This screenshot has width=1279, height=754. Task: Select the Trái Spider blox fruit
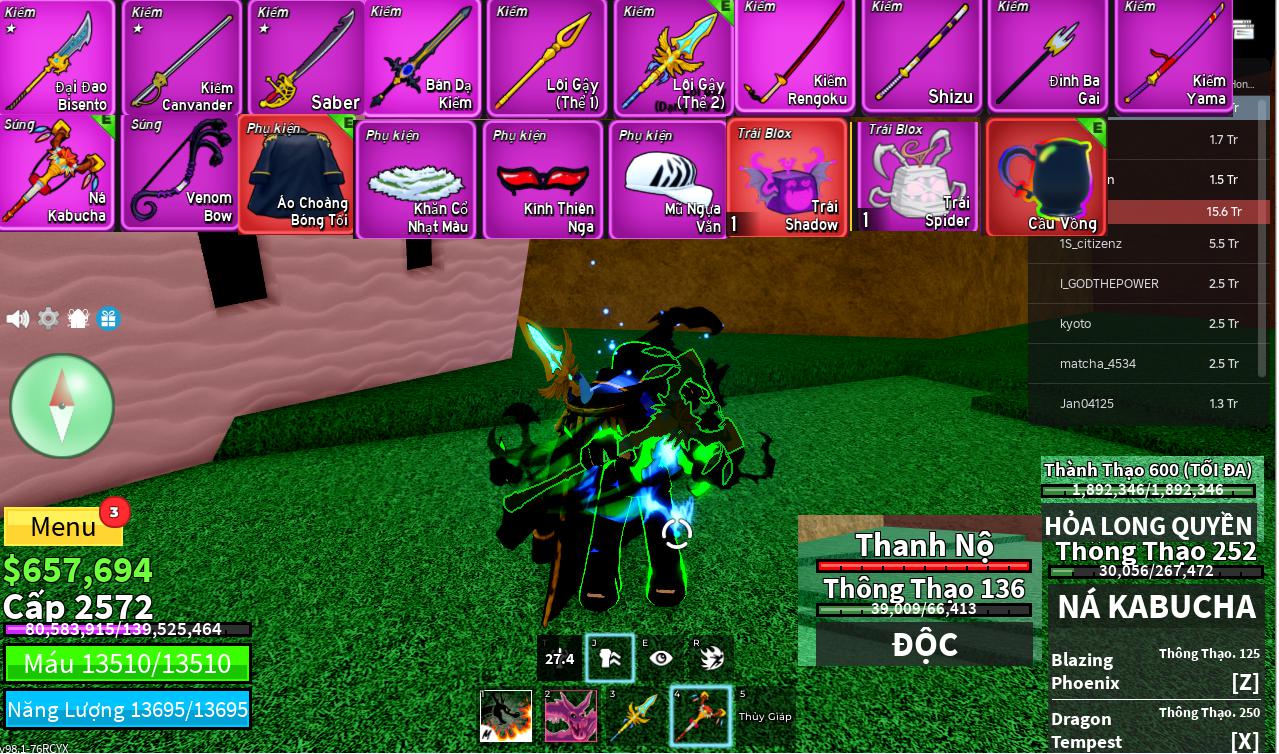917,177
